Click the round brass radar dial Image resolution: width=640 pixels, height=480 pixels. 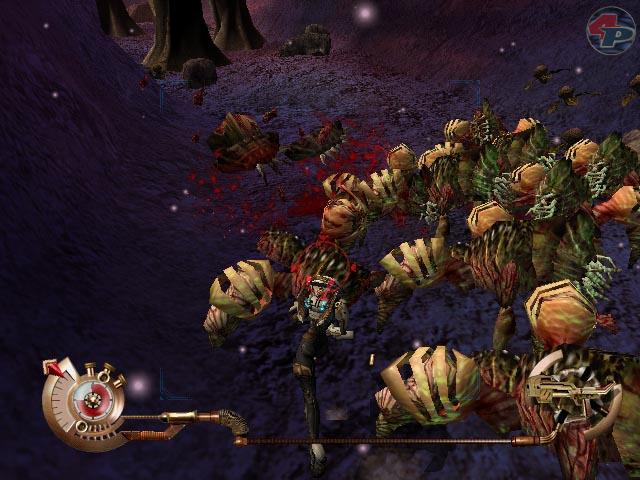coord(91,401)
